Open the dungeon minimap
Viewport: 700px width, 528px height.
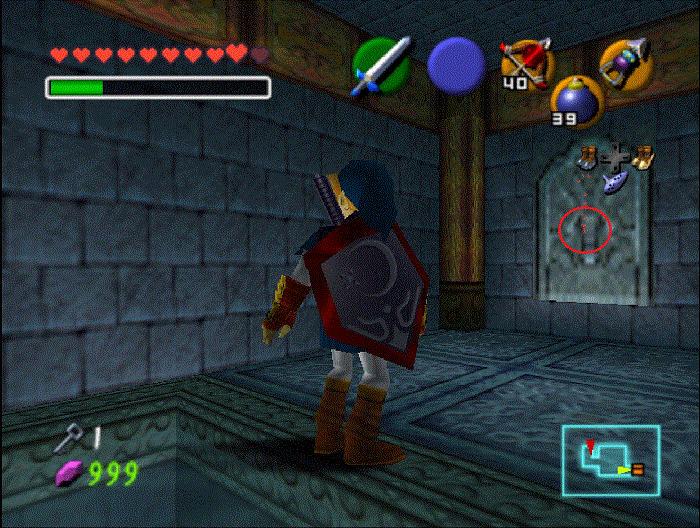pyautogui.click(x=610, y=458)
